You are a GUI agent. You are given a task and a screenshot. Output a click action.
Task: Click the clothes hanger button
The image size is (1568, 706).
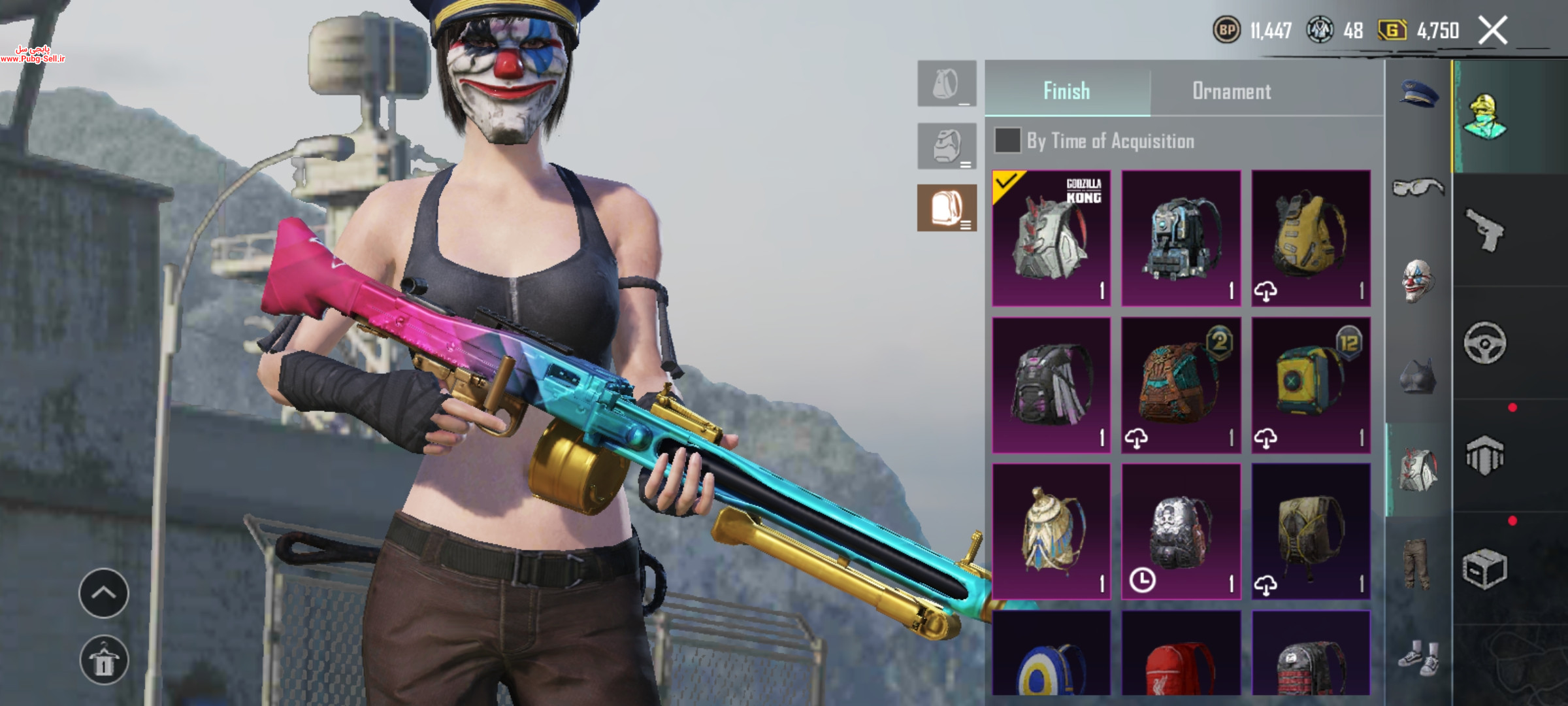(x=104, y=660)
